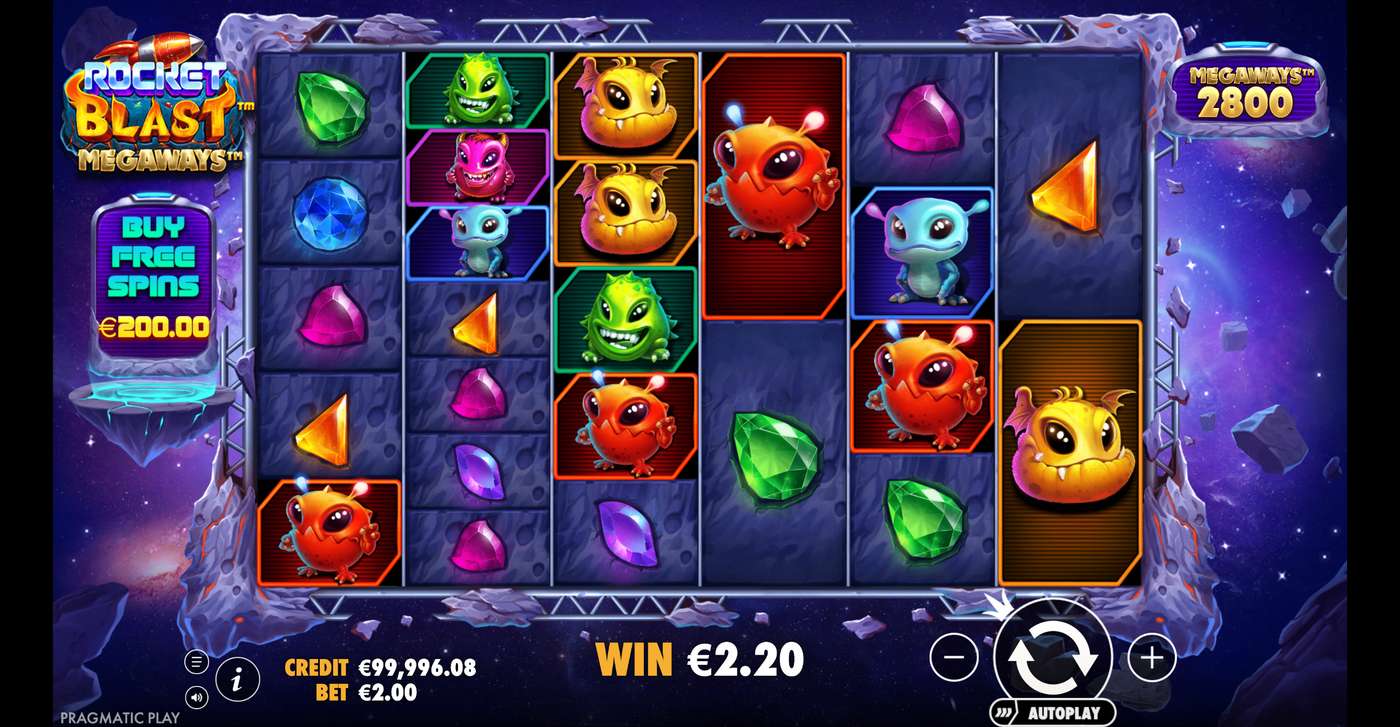
Task: Mute the game sound via speaker icon
Action: [196, 697]
